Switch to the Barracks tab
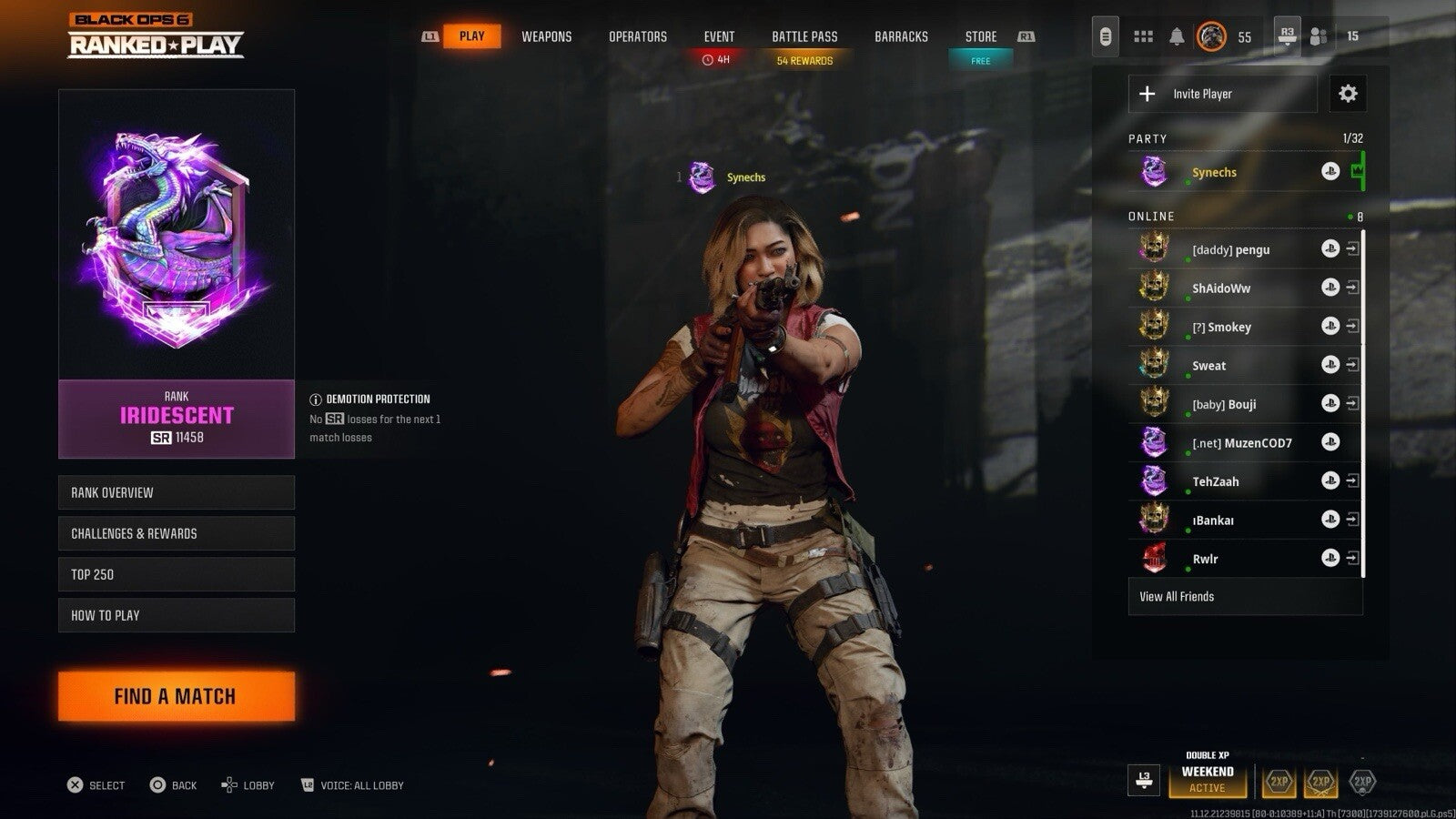Image resolution: width=1456 pixels, height=819 pixels. click(901, 36)
